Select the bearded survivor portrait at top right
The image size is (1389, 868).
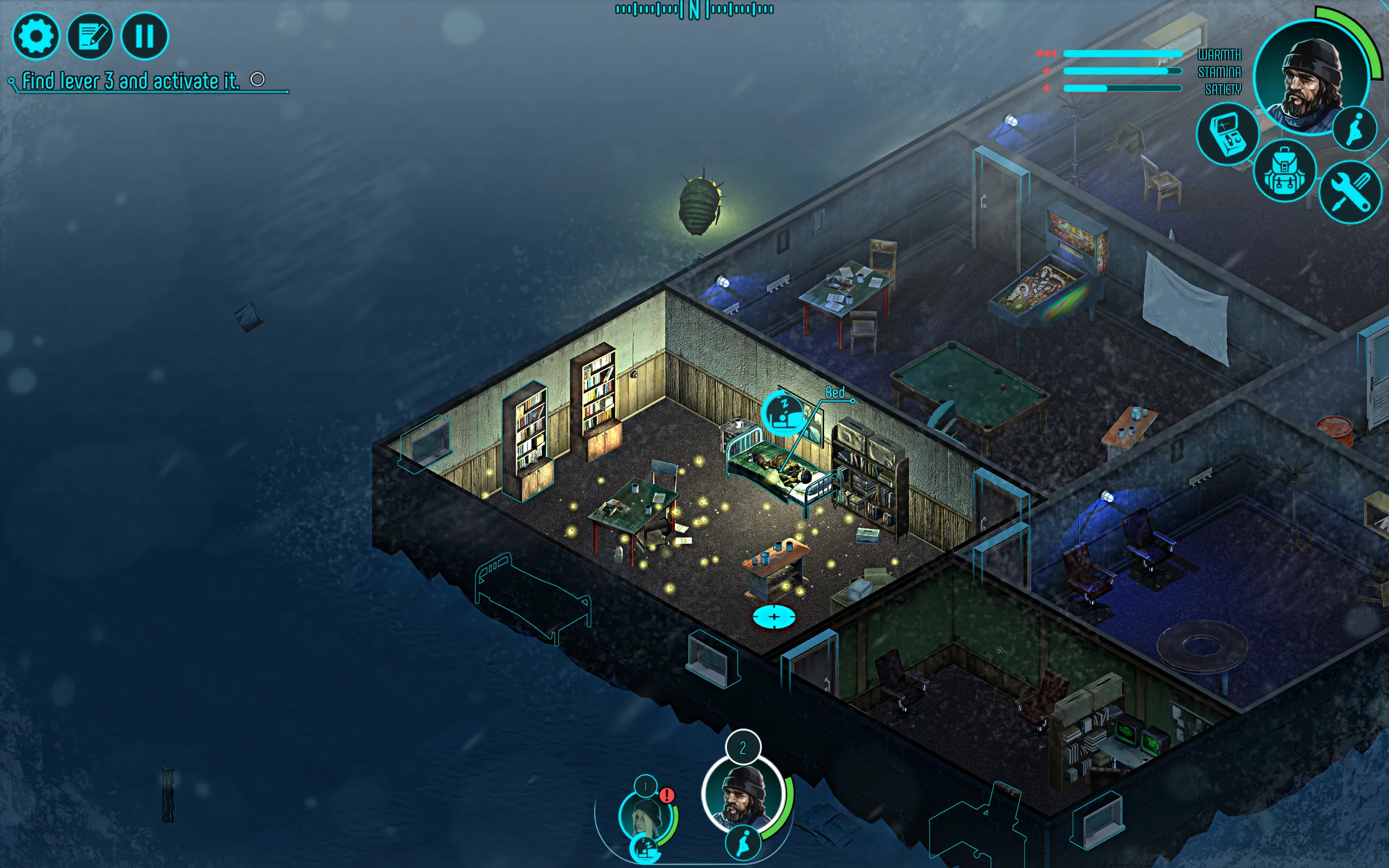tap(1310, 78)
